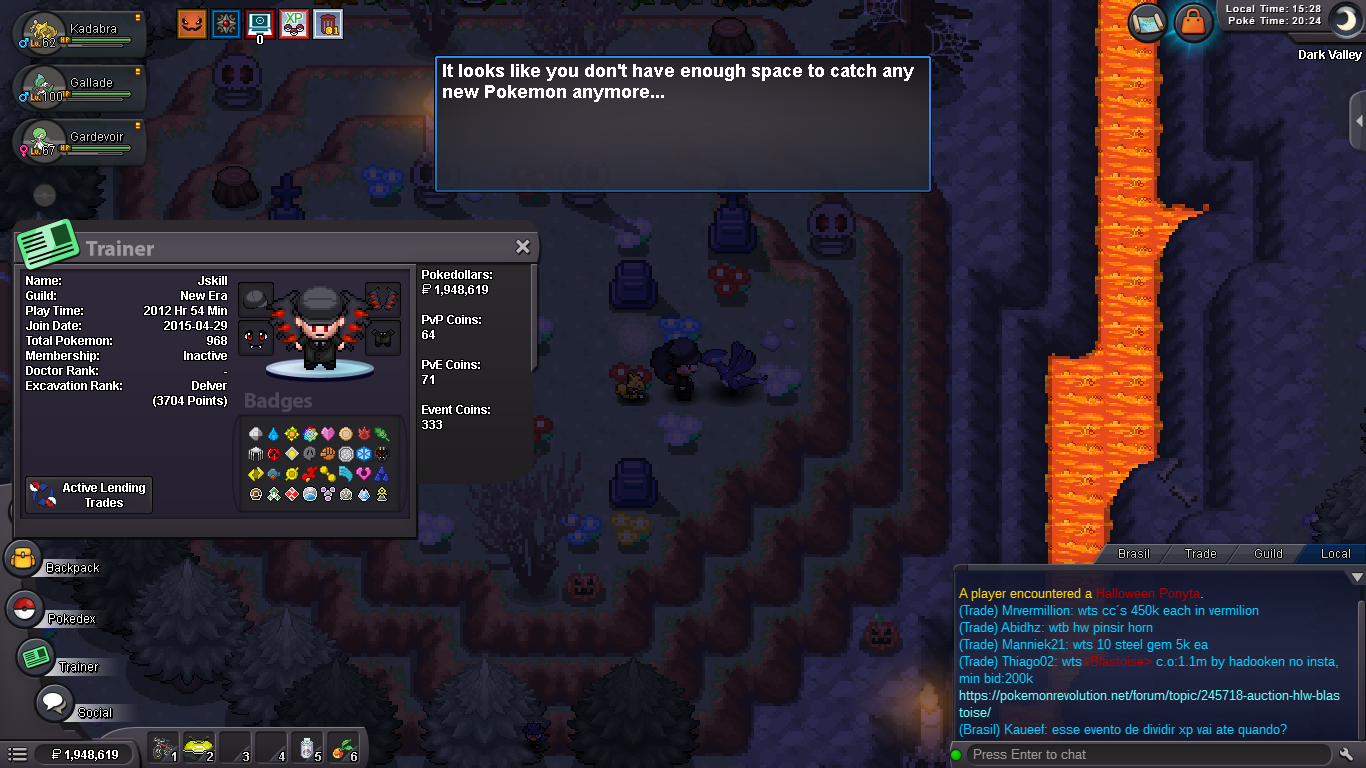The width and height of the screenshot is (1366, 768).
Task: Open the Social menu
Action: pos(55,703)
